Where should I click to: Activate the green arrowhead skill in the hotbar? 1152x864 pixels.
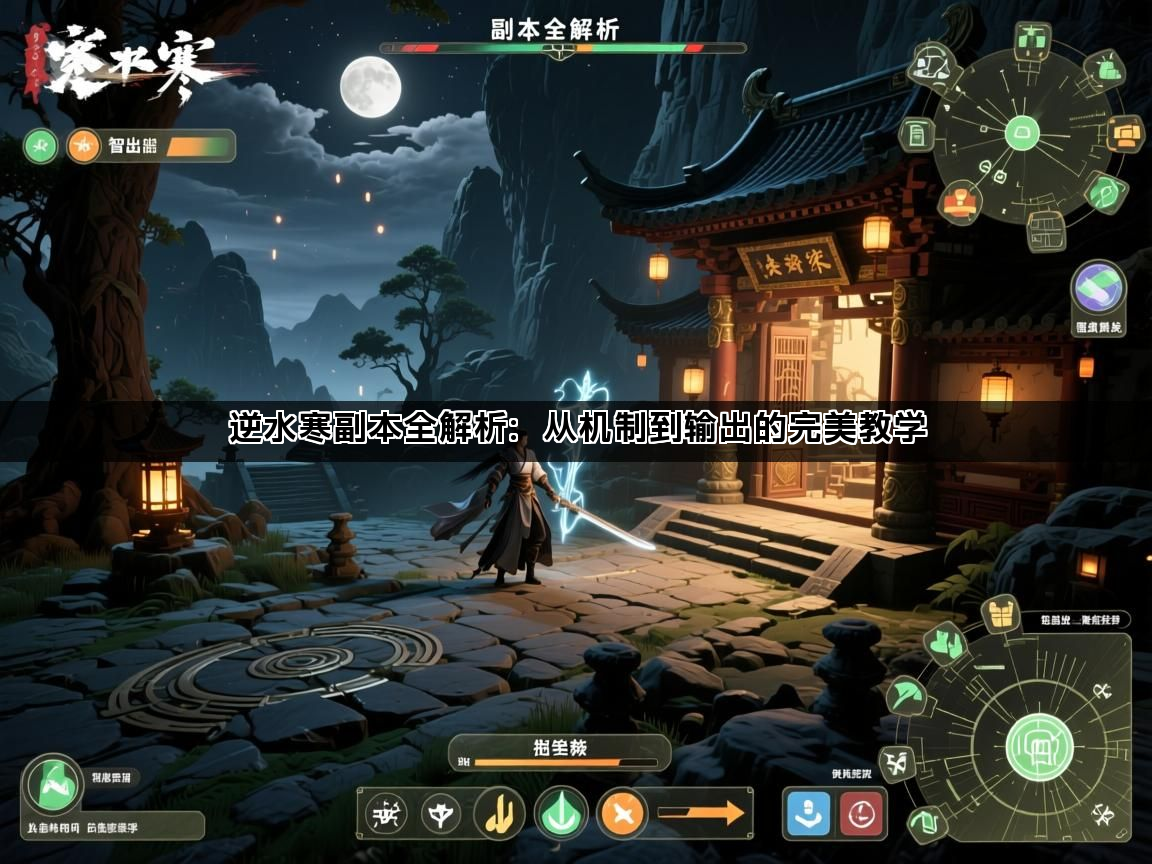click(x=561, y=813)
